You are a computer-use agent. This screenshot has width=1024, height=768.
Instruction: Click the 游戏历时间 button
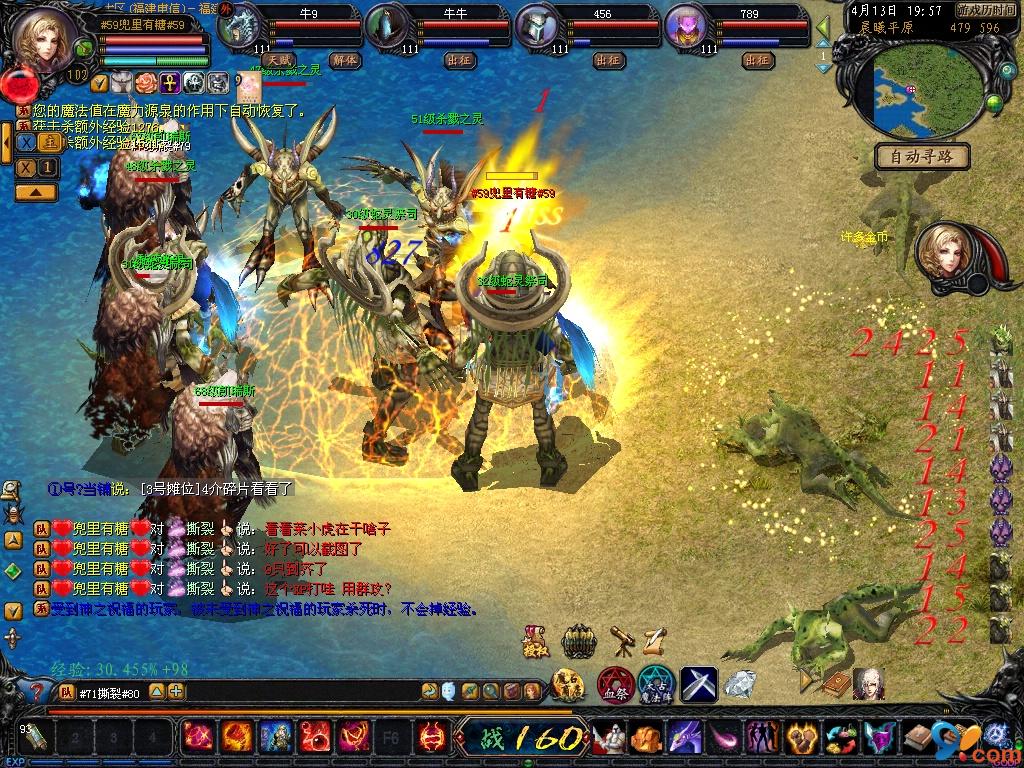click(x=985, y=9)
